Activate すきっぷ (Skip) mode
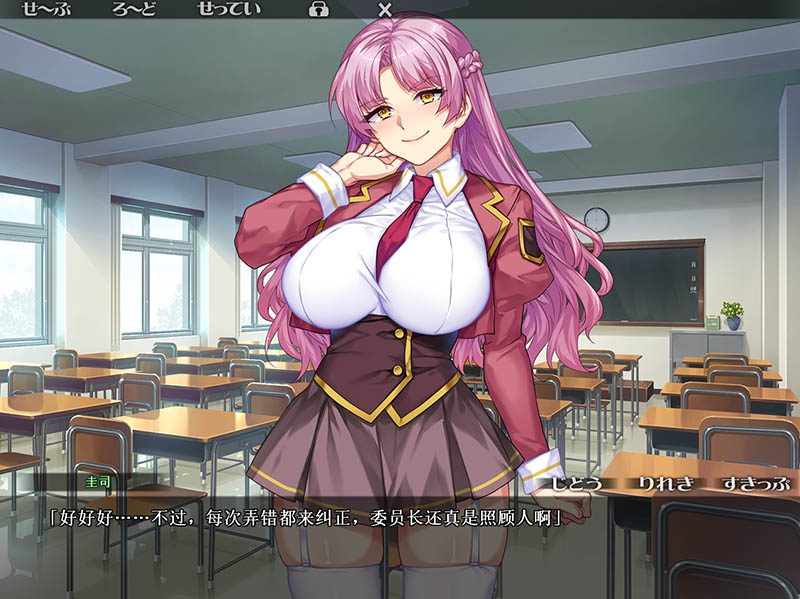 coord(752,482)
